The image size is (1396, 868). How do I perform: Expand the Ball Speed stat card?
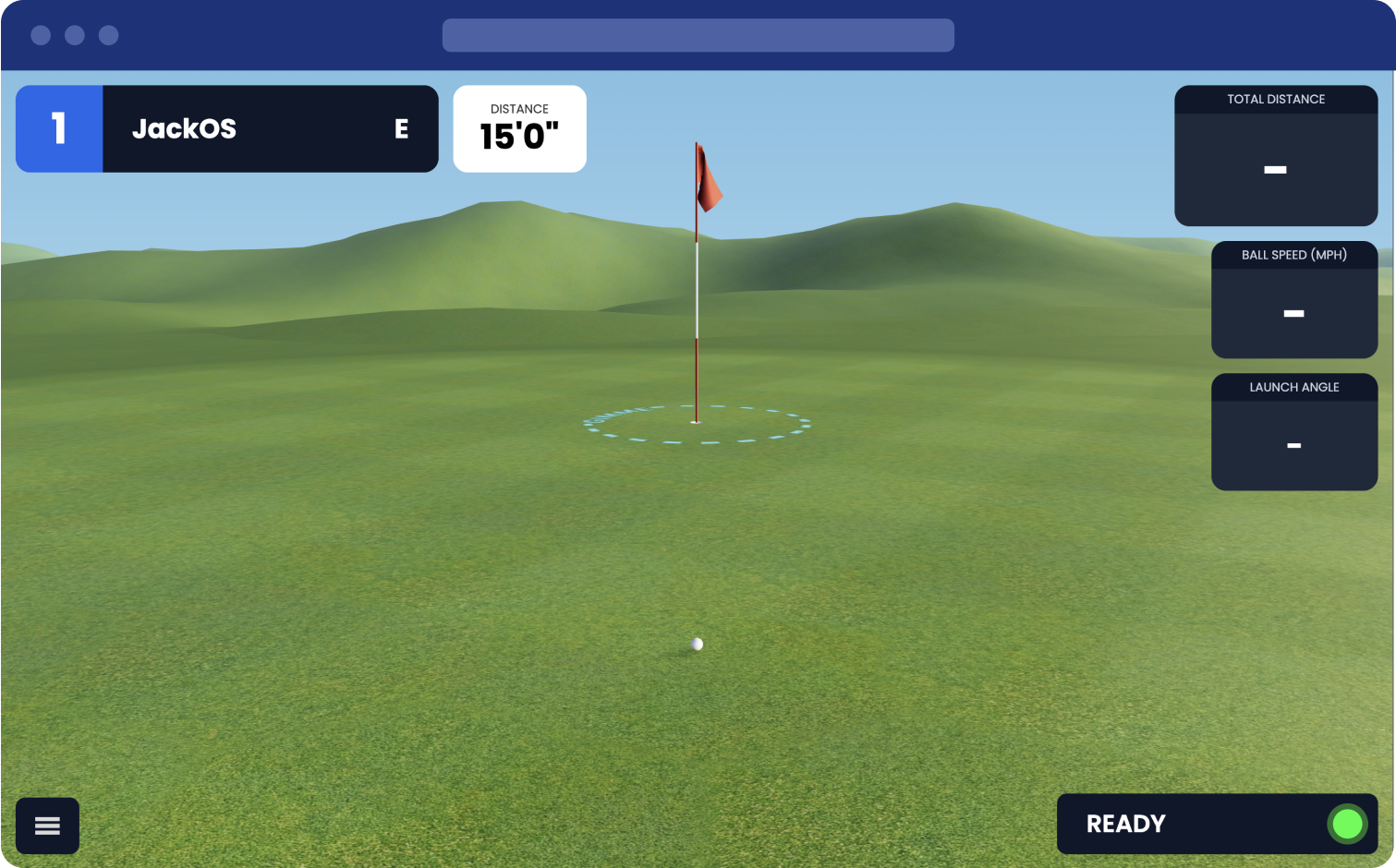(x=1293, y=299)
